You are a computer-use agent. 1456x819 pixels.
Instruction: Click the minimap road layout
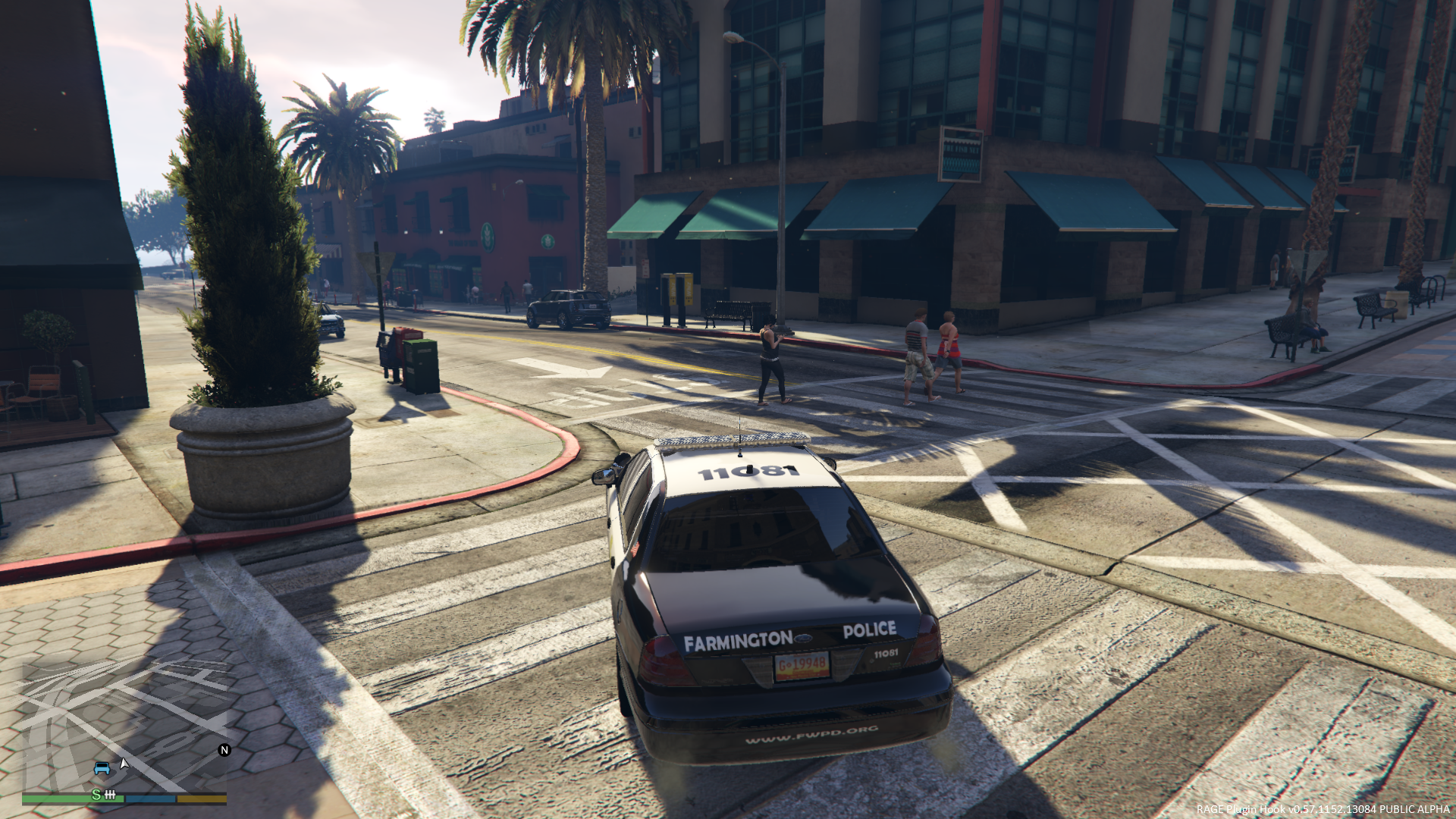(x=124, y=720)
